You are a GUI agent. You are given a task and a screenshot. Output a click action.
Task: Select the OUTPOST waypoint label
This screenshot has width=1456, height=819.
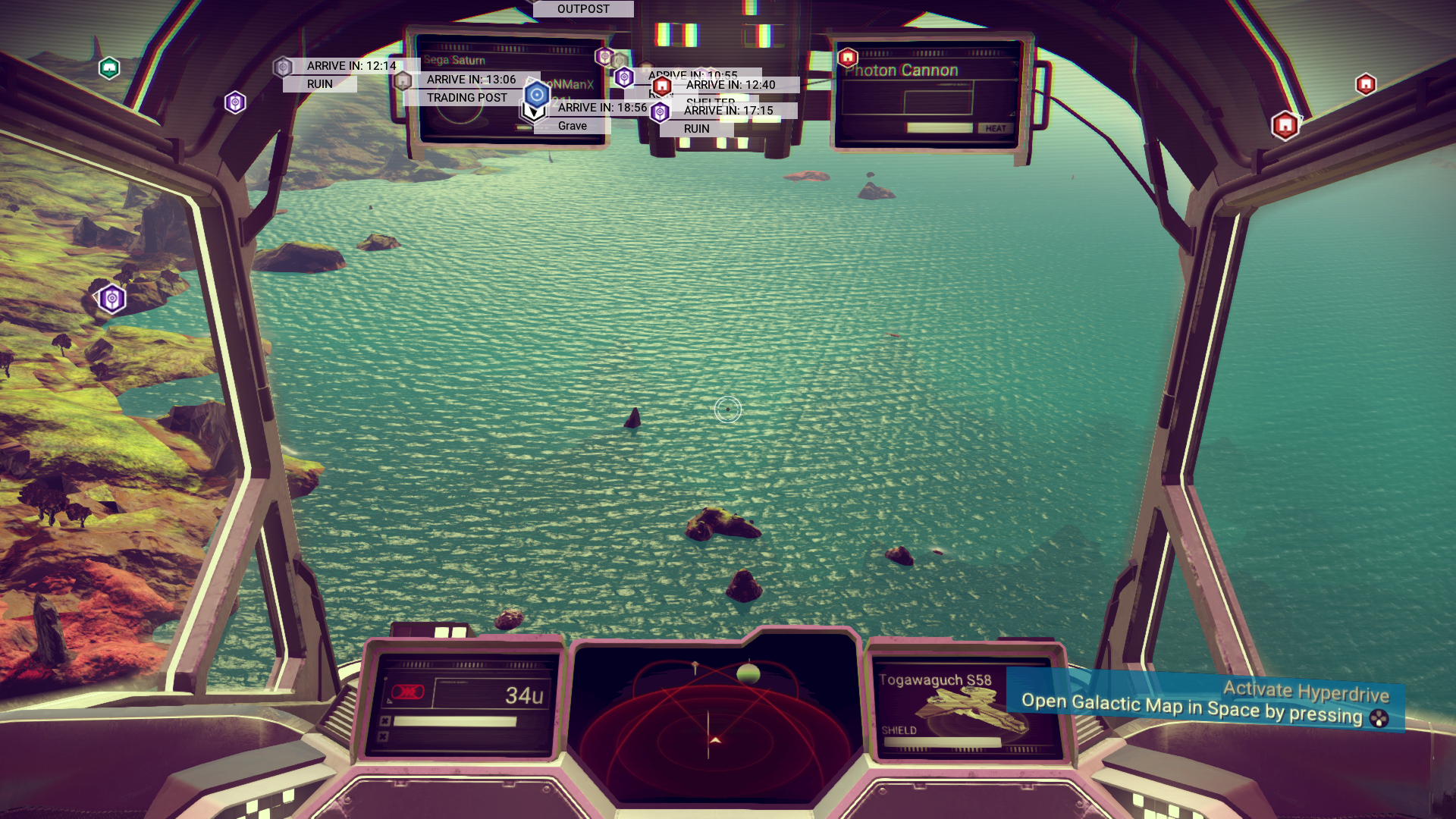[x=583, y=9]
